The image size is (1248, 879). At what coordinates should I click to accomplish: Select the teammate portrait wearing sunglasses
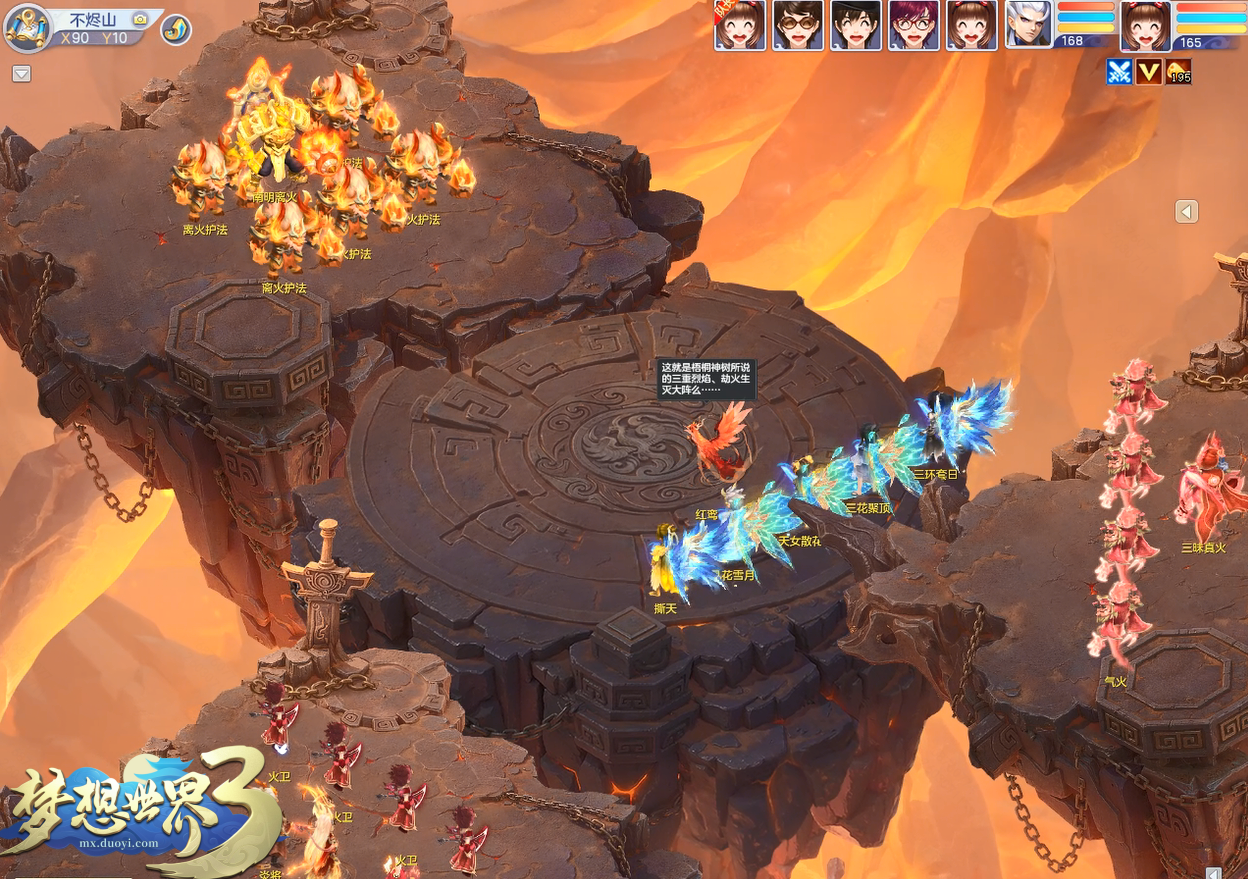[798, 25]
